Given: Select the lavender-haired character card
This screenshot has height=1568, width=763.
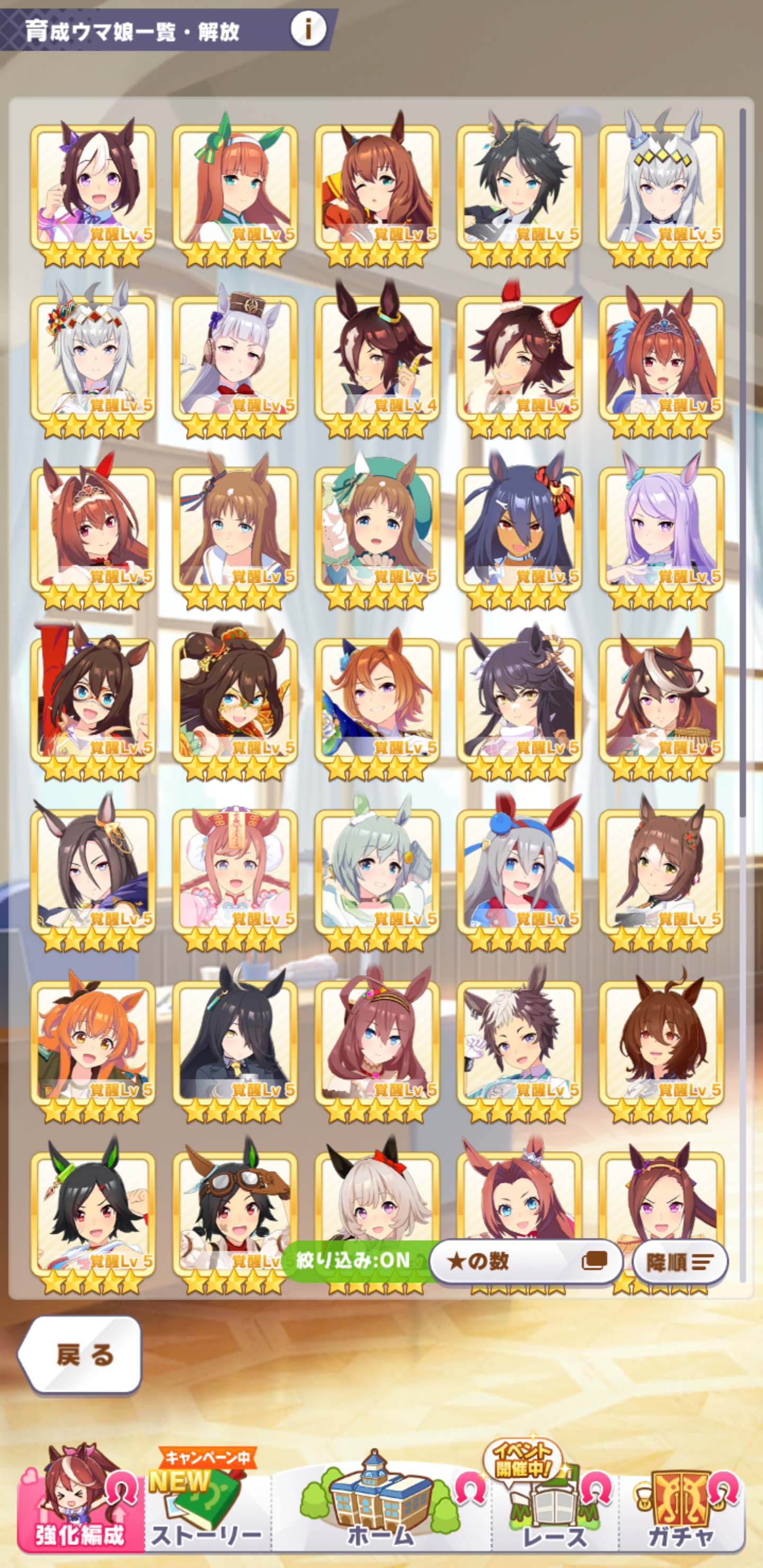Looking at the screenshot, I should [x=661, y=530].
